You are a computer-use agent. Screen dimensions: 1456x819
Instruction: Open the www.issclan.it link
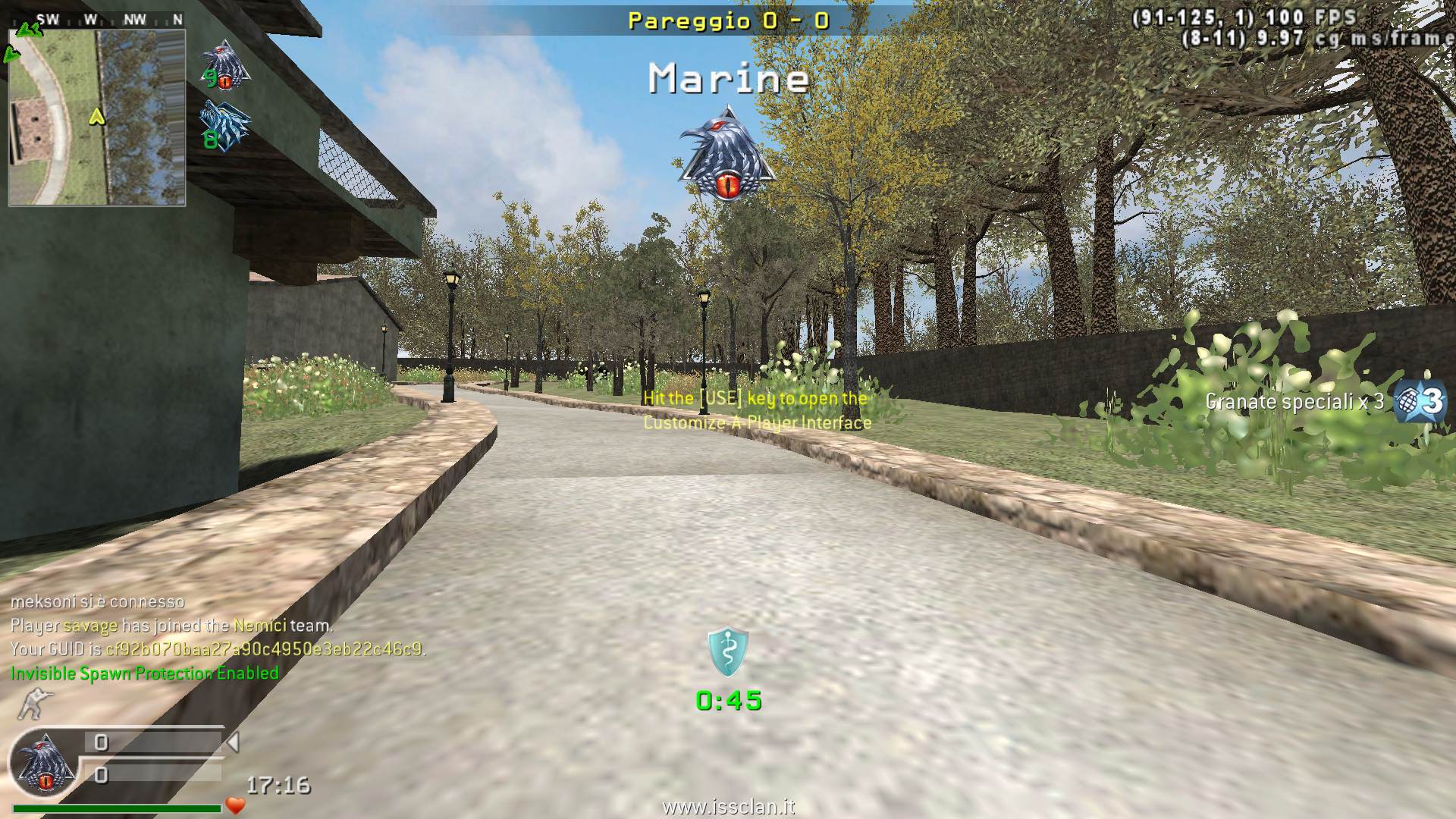click(728, 807)
